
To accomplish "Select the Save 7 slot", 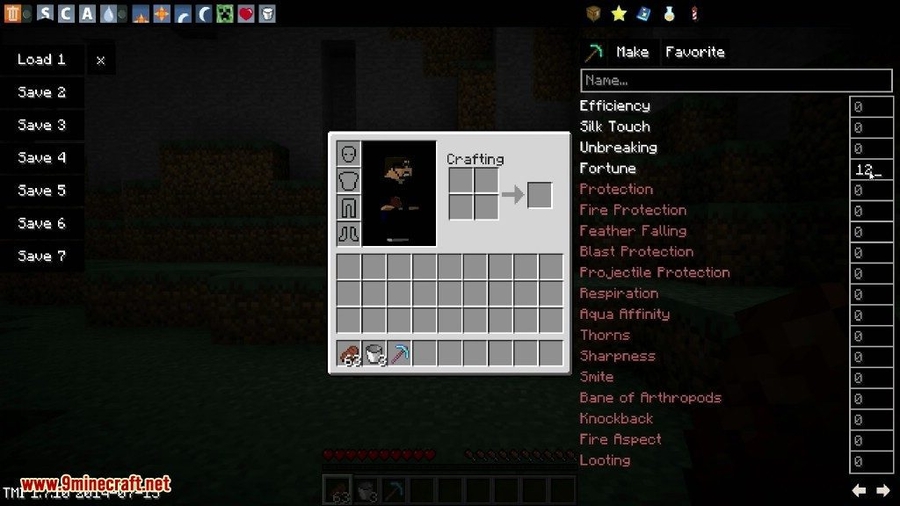I will [41, 256].
